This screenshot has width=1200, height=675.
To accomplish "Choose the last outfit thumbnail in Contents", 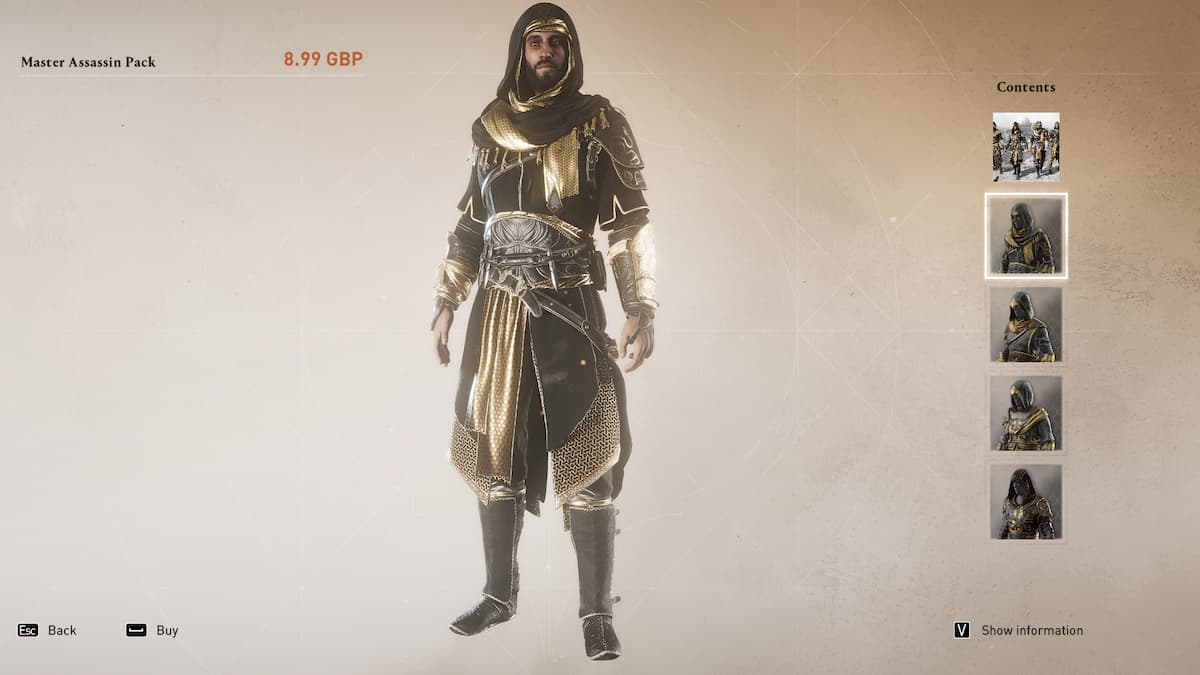I will (1025, 502).
